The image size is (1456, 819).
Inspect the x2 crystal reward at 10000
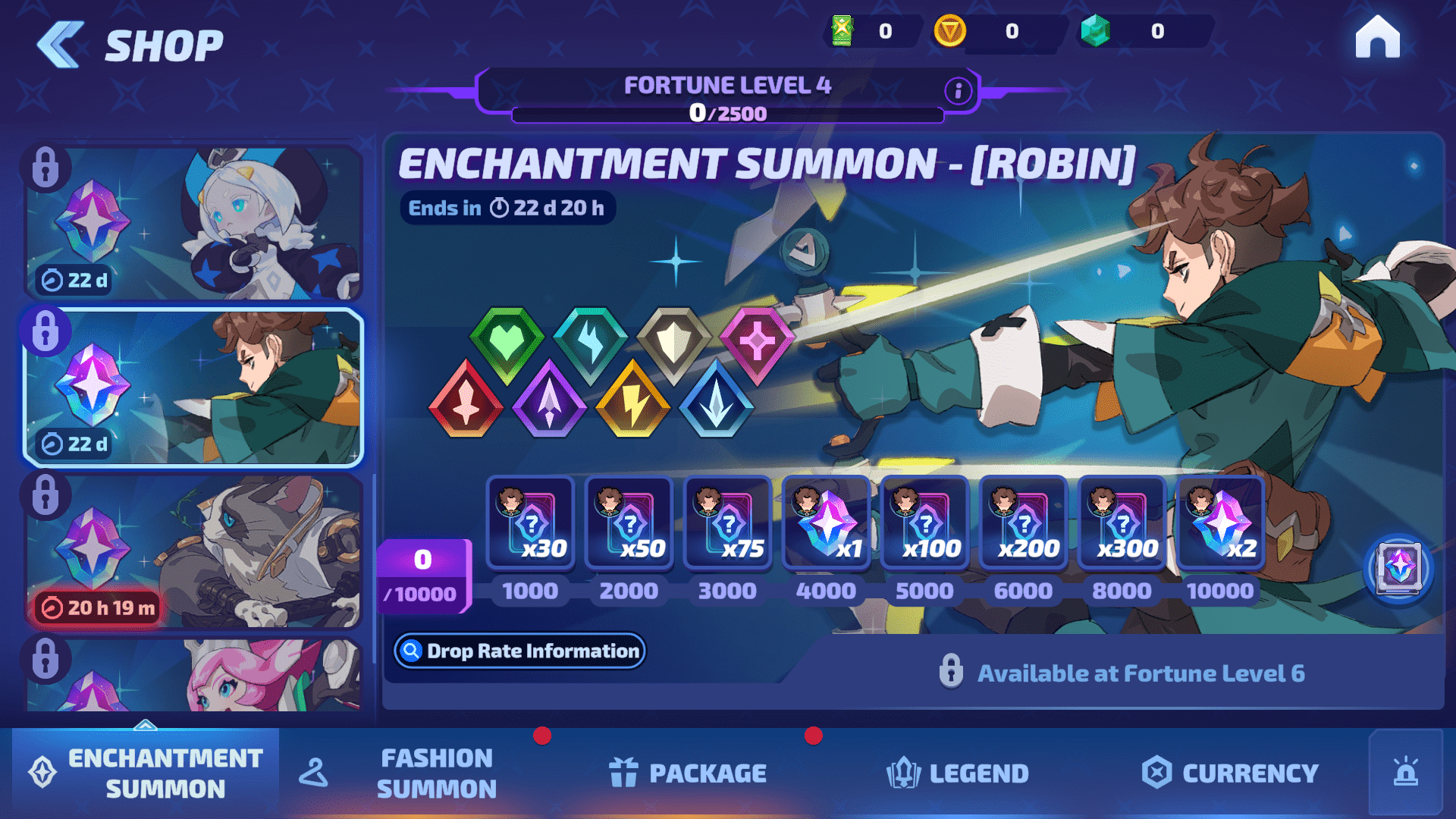pos(1221,523)
